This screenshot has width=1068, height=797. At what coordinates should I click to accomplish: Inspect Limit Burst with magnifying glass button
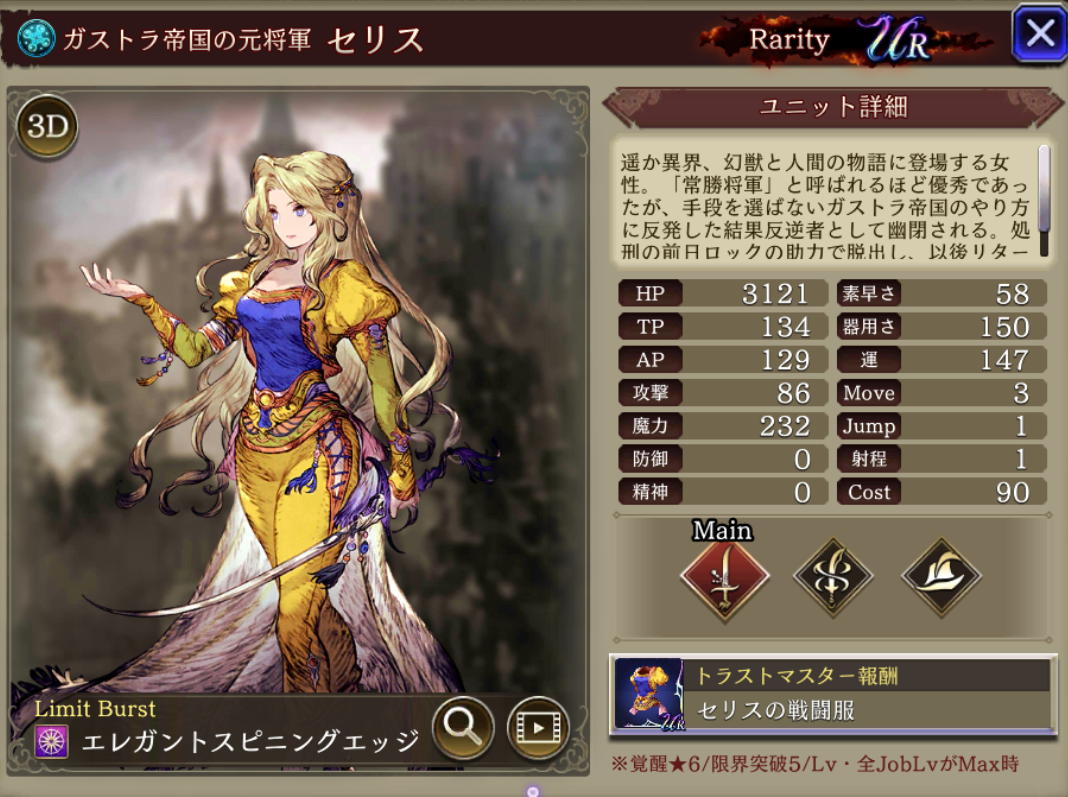[x=463, y=727]
